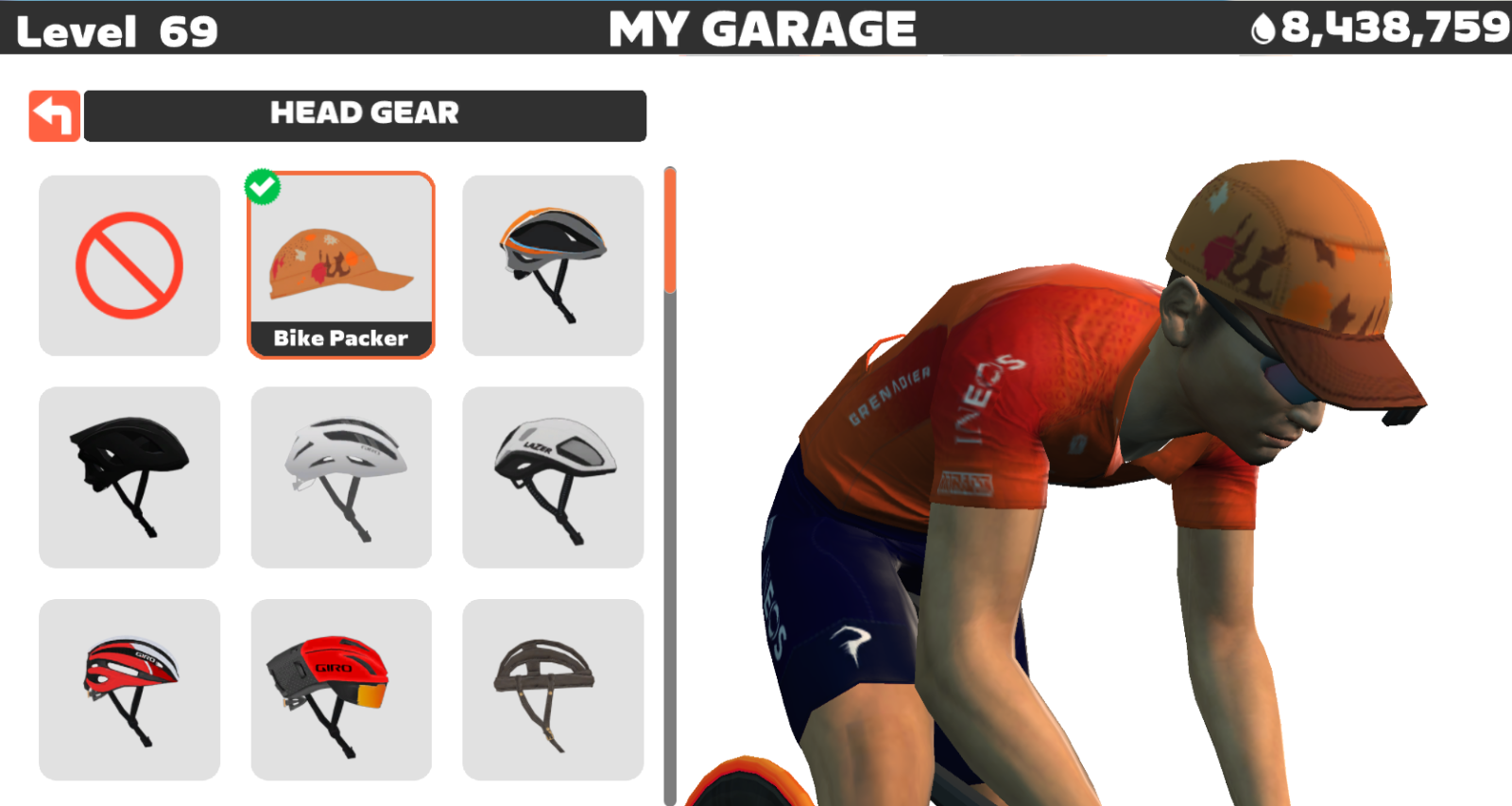This screenshot has width=1512, height=806.
Task: Equip the red and white Giro helmet
Action: [129, 689]
